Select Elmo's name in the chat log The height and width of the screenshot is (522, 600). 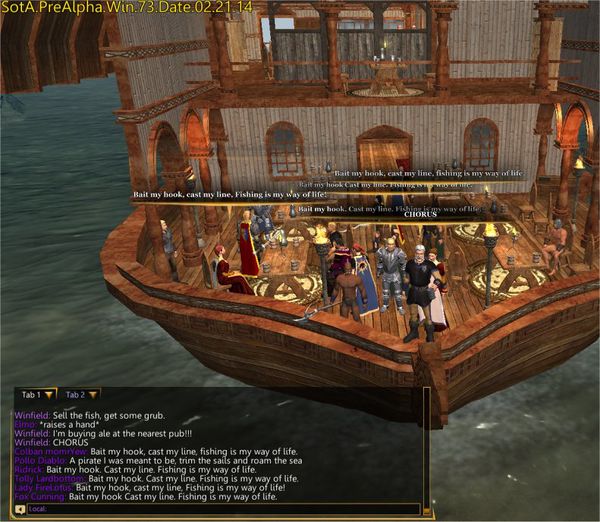[25, 424]
